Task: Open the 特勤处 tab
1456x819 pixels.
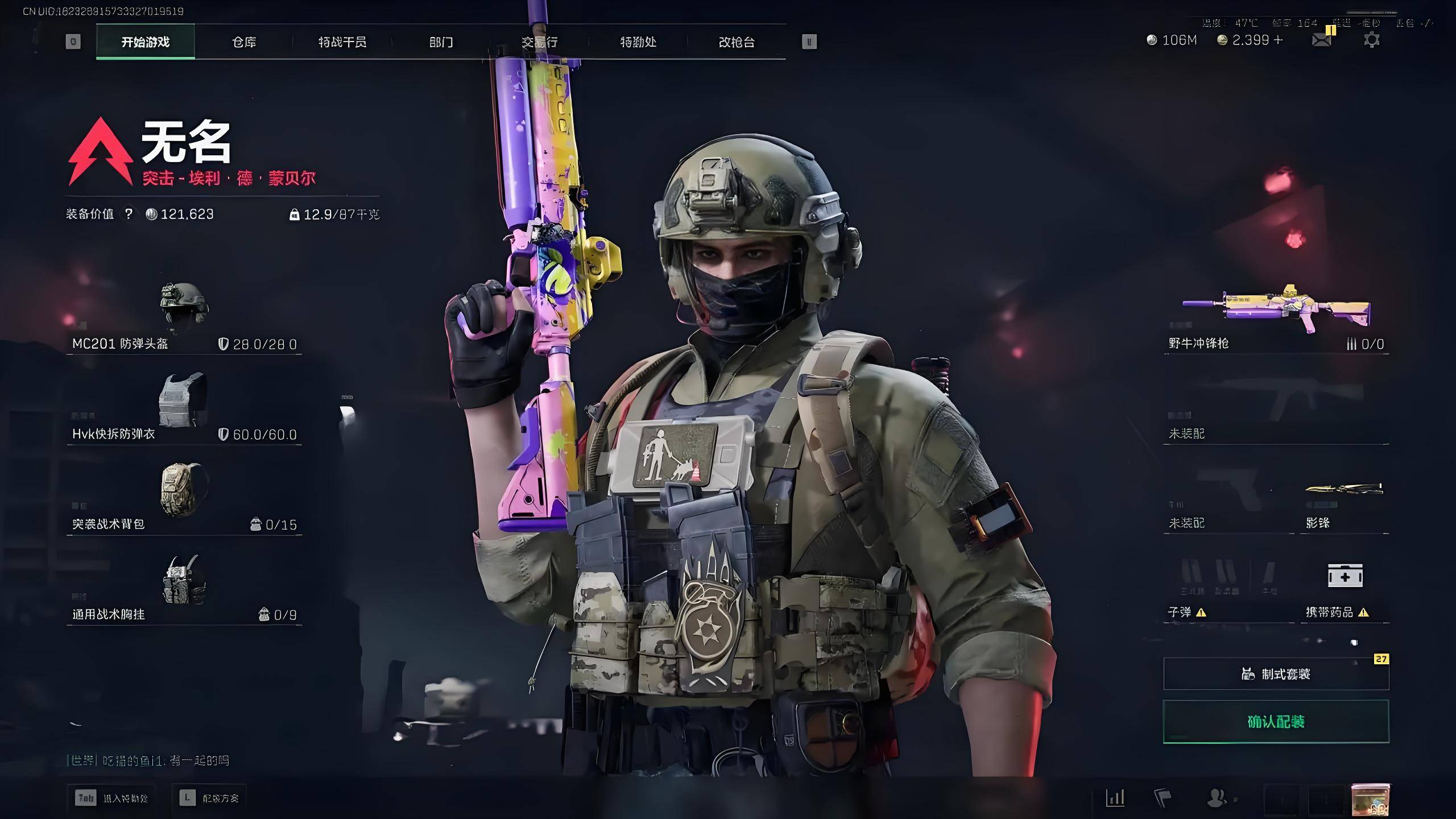Action: [x=638, y=42]
